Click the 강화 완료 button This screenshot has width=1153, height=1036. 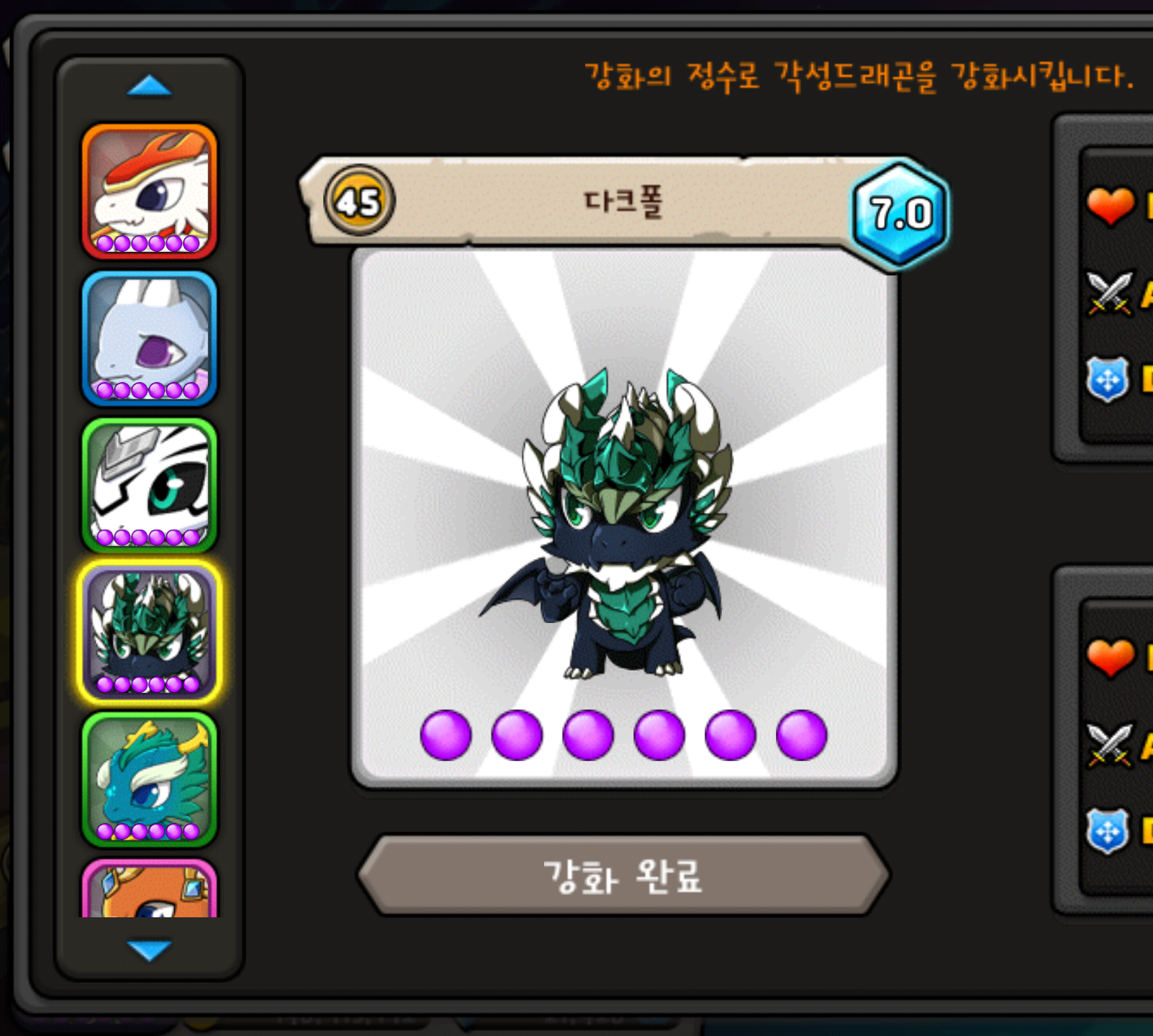click(623, 876)
